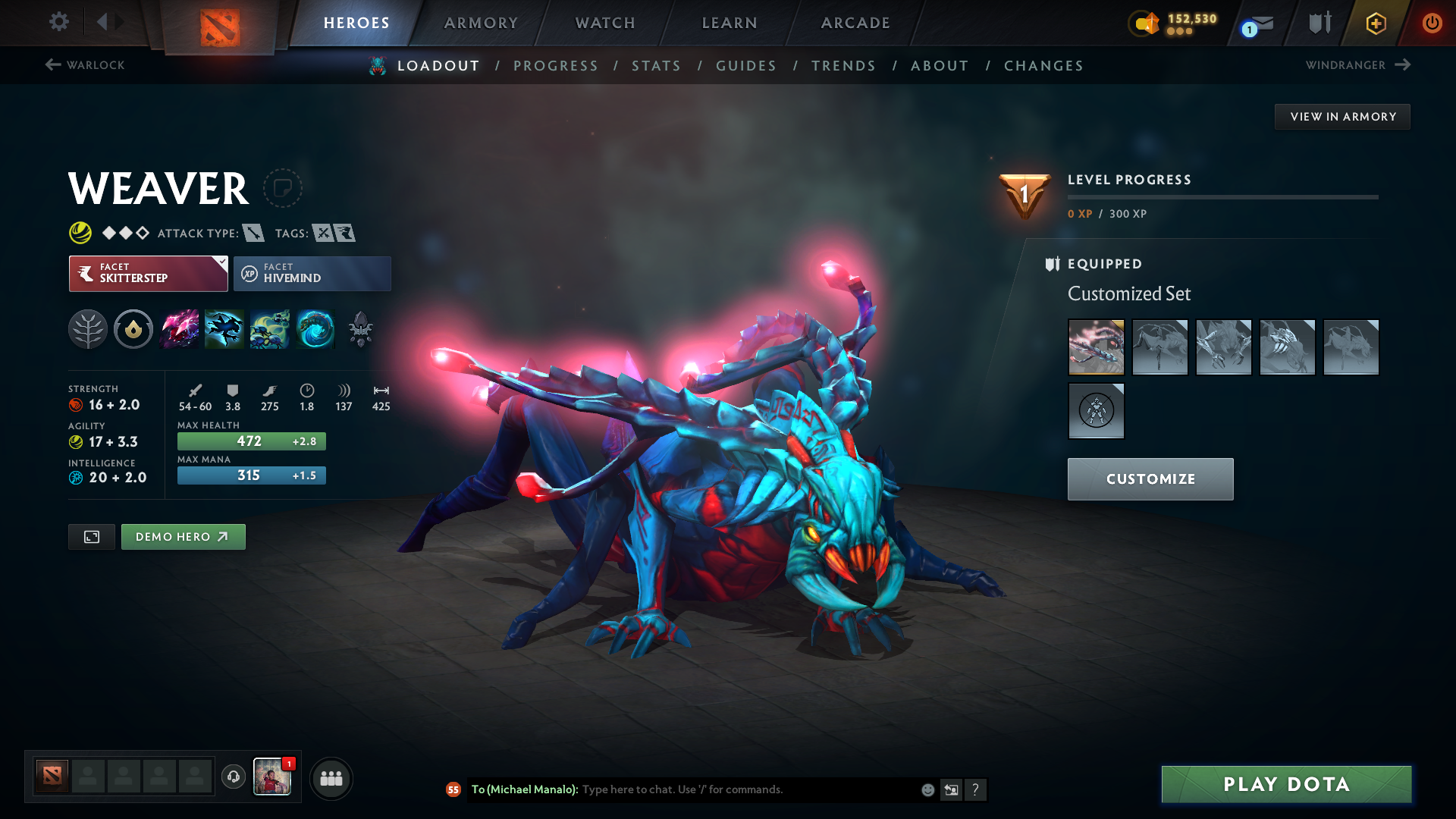Open the Guides section
Image resolution: width=1456 pixels, height=819 pixels.
(745, 65)
